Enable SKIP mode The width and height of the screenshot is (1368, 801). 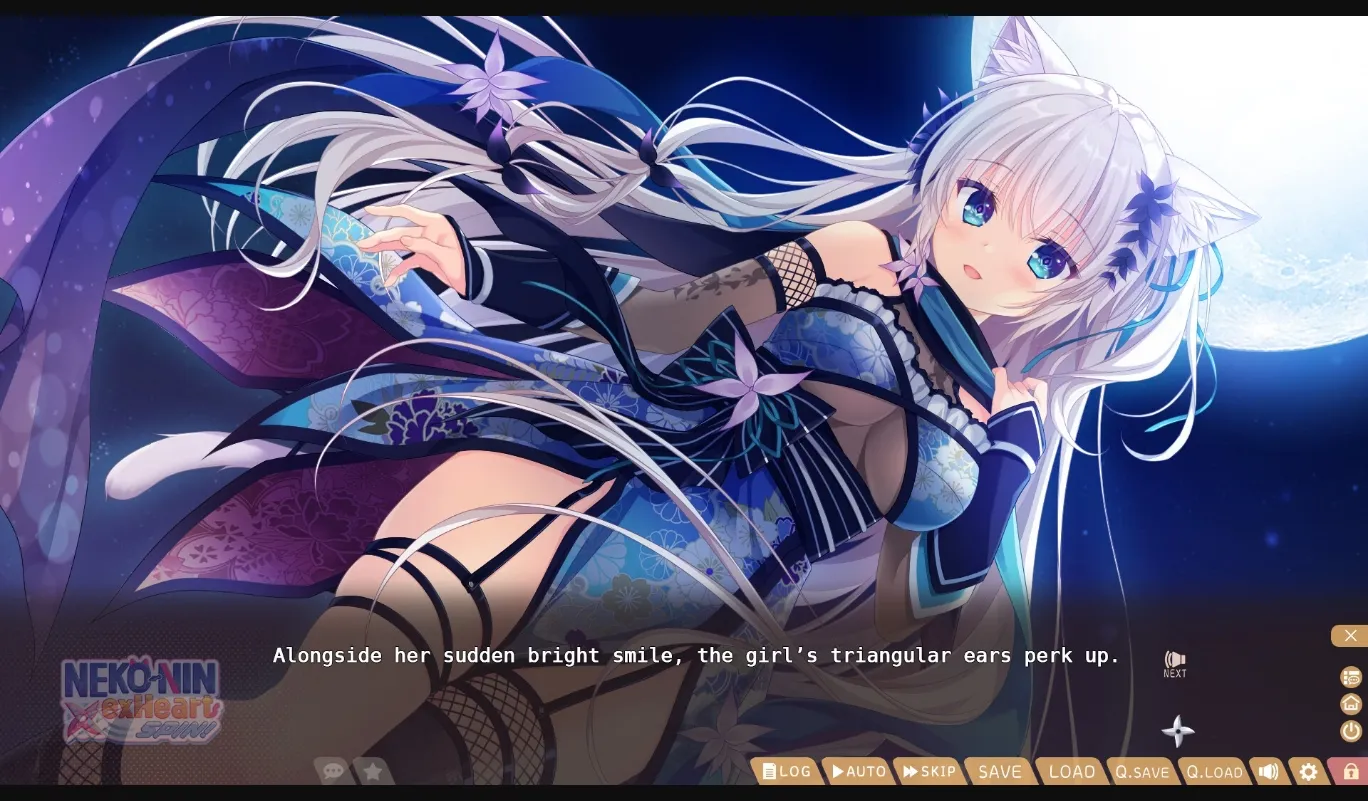[x=929, y=771]
